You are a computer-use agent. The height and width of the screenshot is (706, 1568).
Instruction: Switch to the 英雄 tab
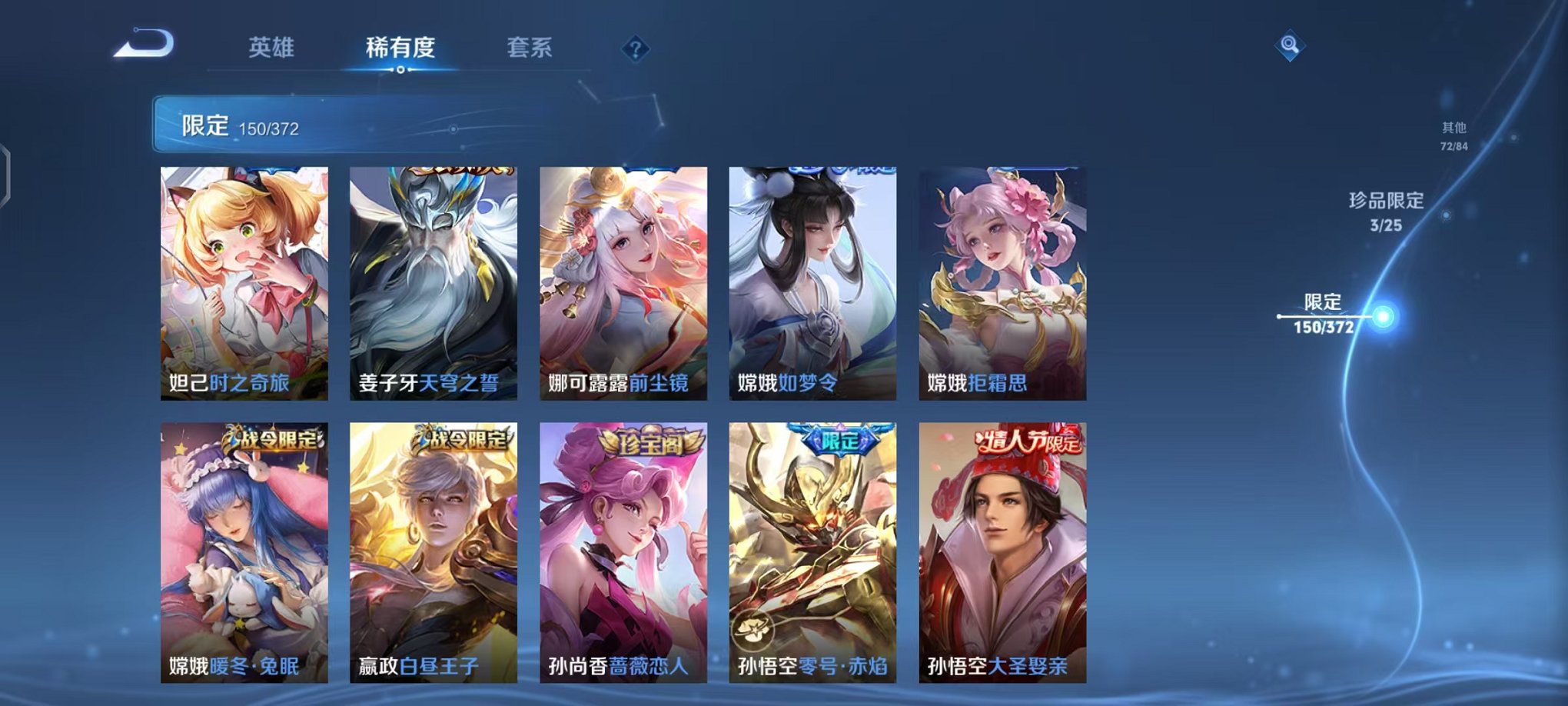point(273,48)
